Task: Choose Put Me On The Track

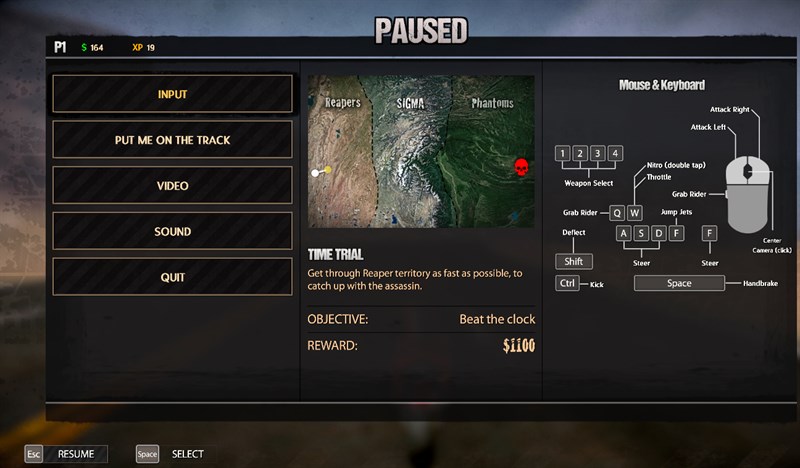Action: coord(172,140)
